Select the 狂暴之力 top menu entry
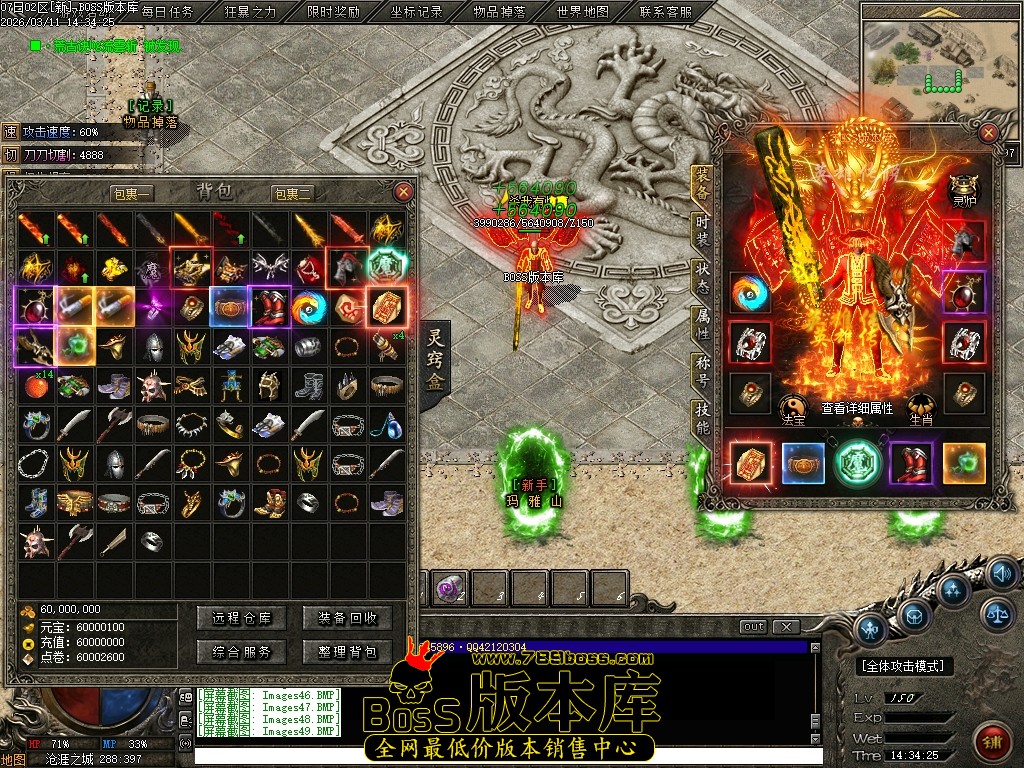This screenshot has height=768, width=1024. coord(250,12)
